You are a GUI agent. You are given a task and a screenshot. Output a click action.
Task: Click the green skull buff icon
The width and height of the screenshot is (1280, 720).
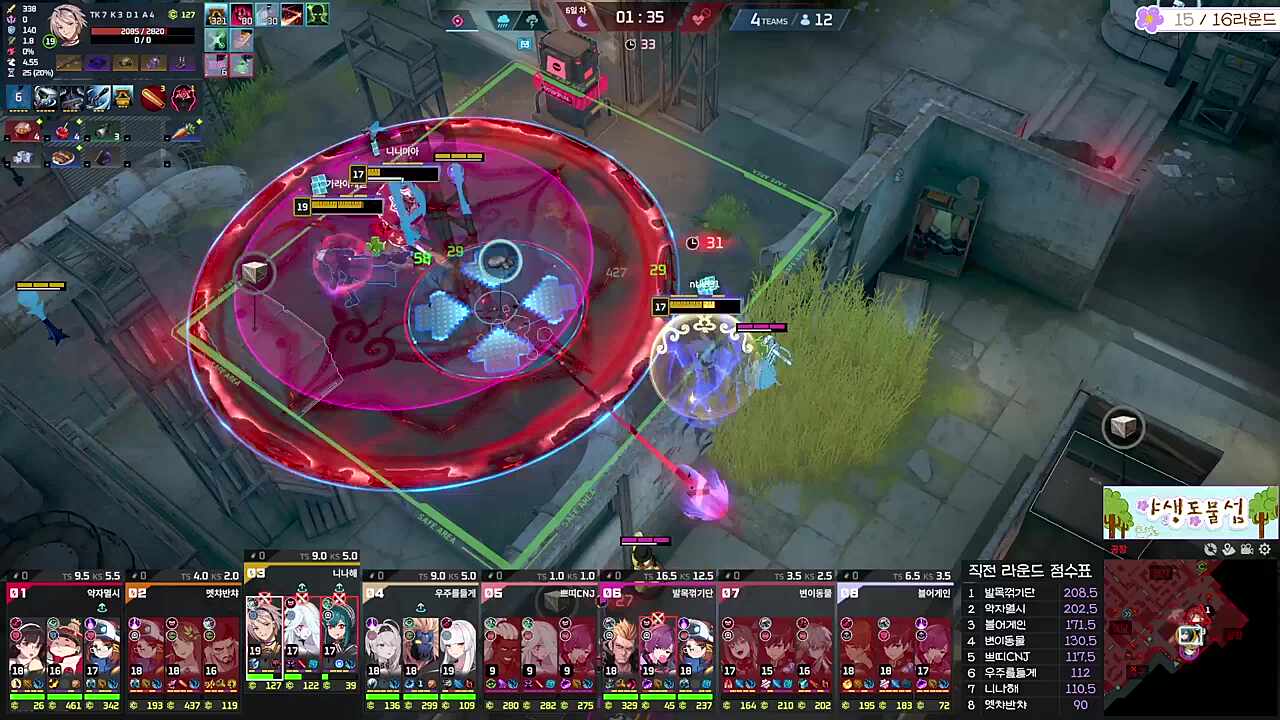point(317,15)
